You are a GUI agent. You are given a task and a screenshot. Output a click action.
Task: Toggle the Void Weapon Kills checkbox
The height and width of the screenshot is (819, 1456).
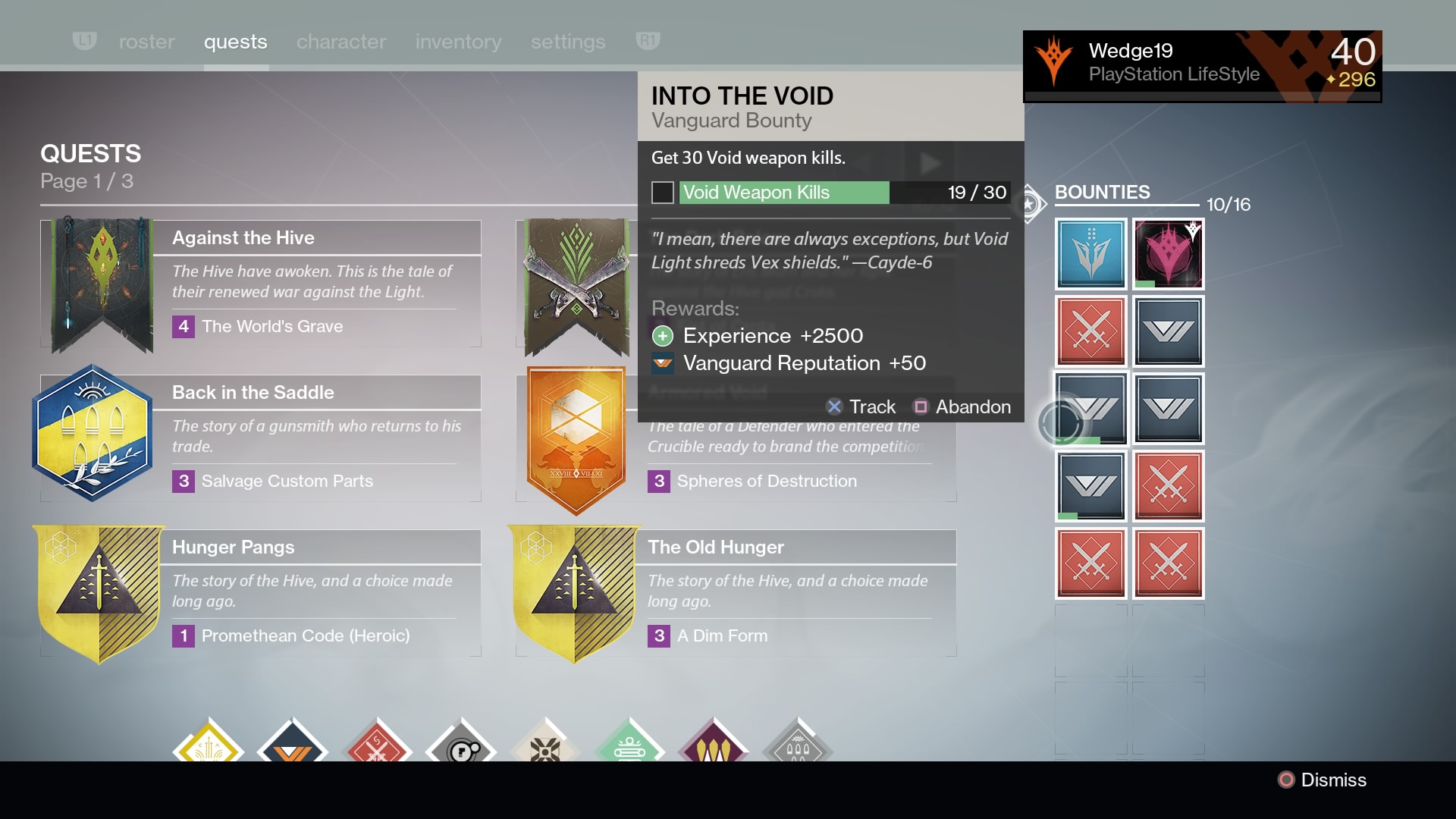click(662, 193)
